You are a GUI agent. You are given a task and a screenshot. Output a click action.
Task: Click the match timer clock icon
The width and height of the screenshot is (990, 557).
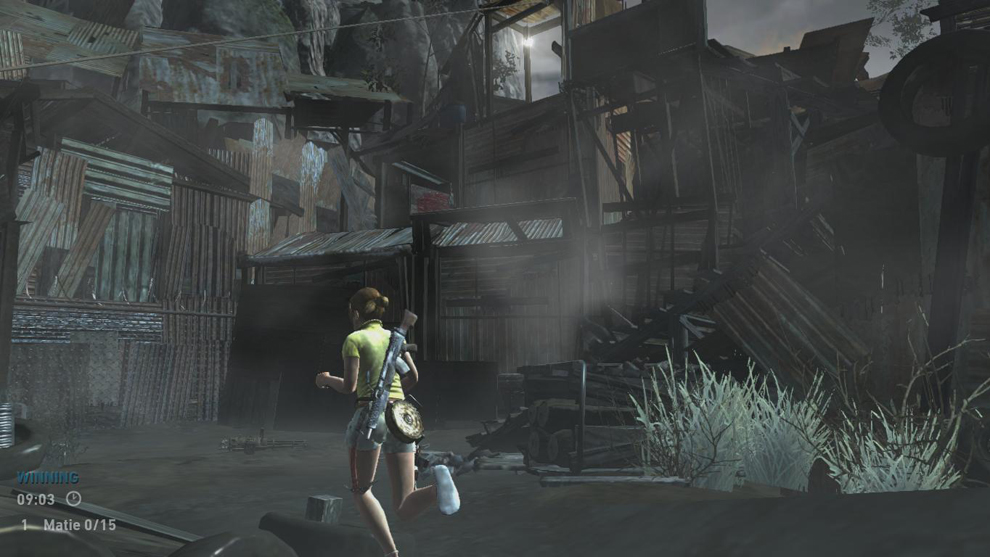pyautogui.click(x=73, y=498)
